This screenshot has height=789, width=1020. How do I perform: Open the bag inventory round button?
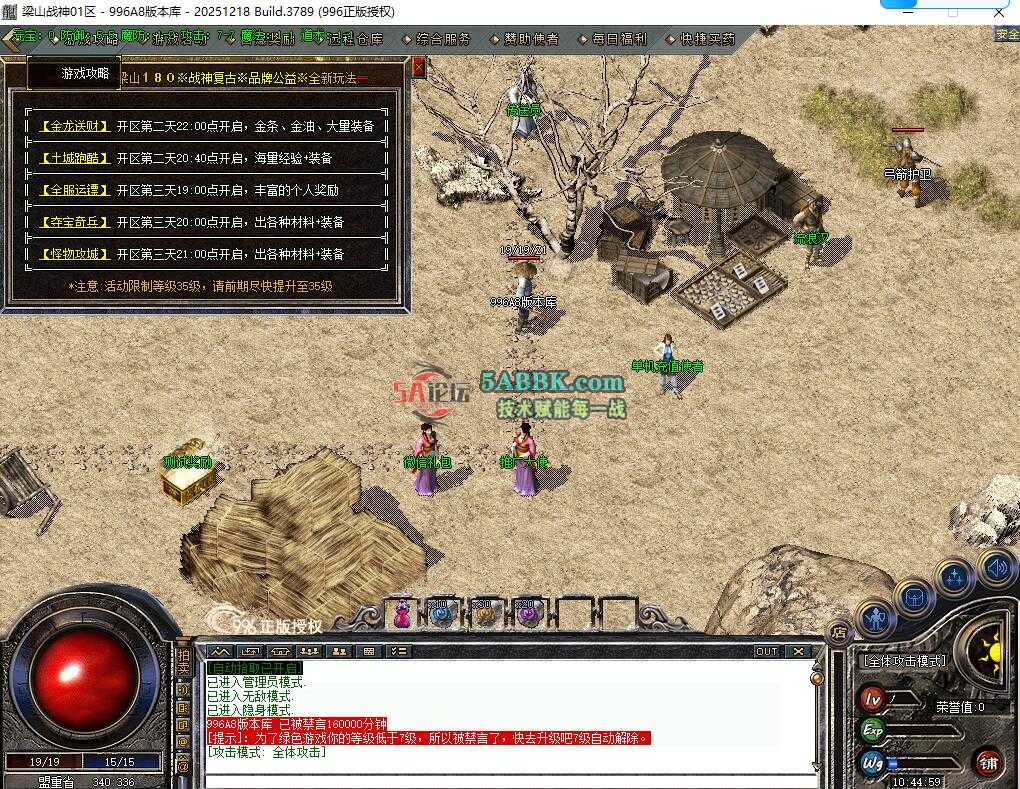point(915,598)
